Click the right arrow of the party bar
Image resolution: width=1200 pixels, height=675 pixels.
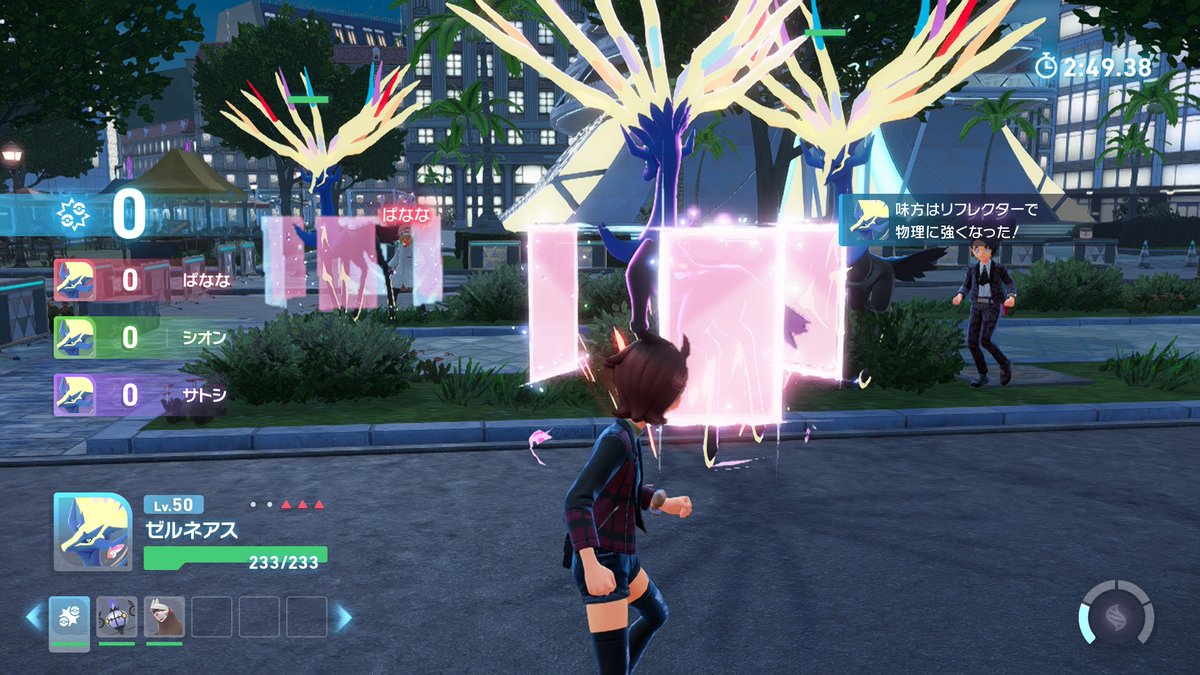(342, 617)
